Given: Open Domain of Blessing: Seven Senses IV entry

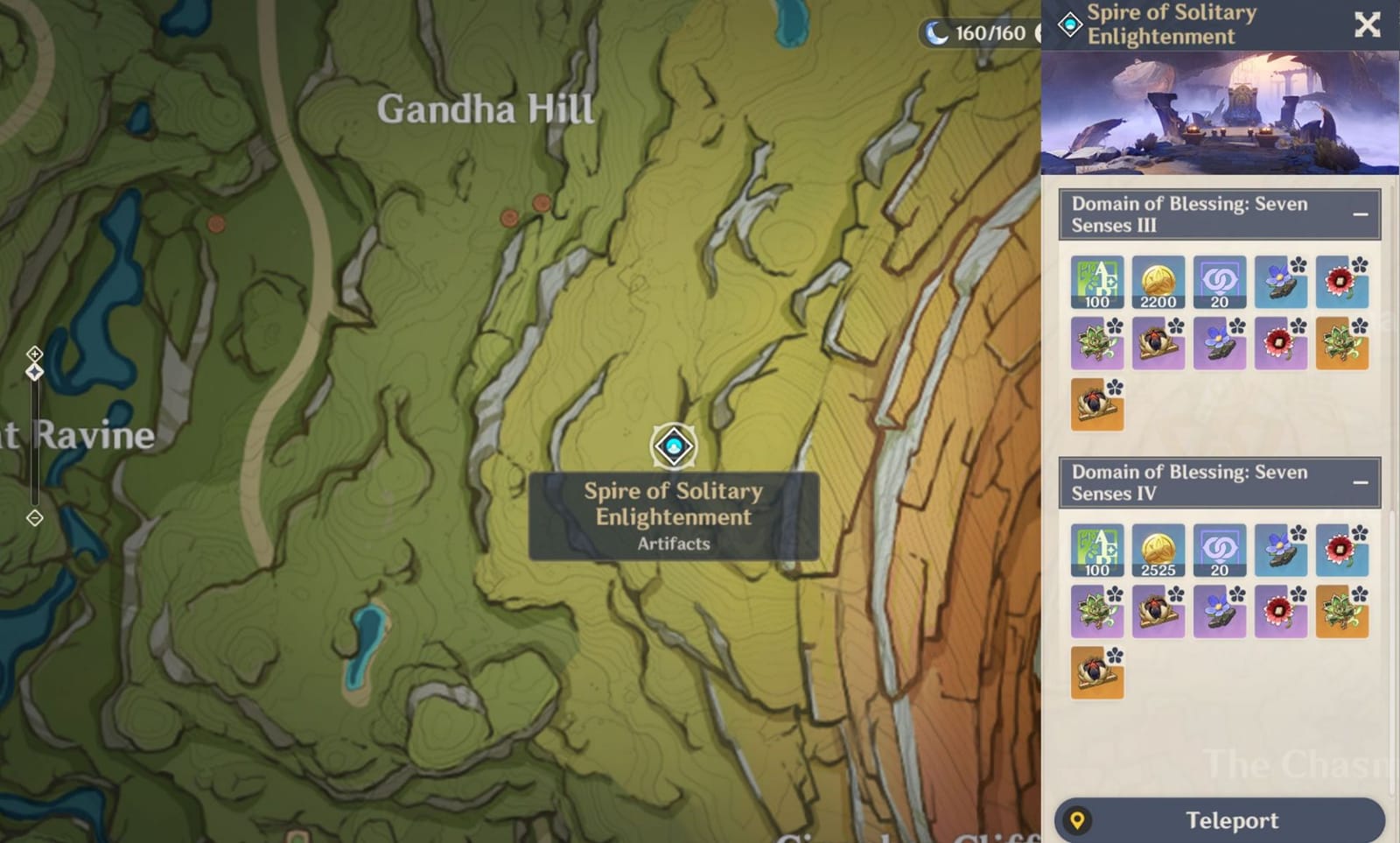Looking at the screenshot, I should (x=1190, y=481).
